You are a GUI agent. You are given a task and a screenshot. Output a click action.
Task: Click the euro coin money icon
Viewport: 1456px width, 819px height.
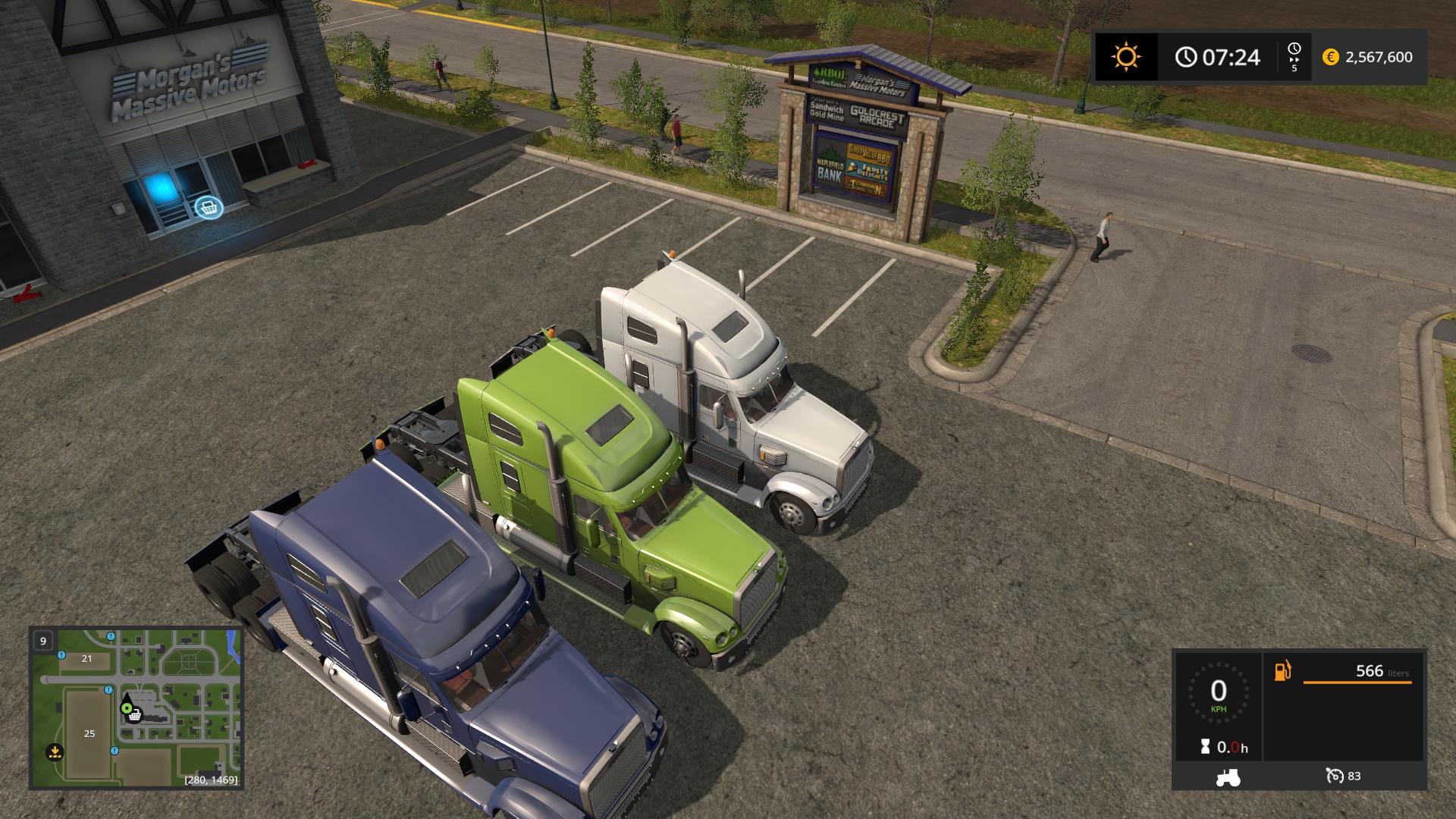[1331, 58]
